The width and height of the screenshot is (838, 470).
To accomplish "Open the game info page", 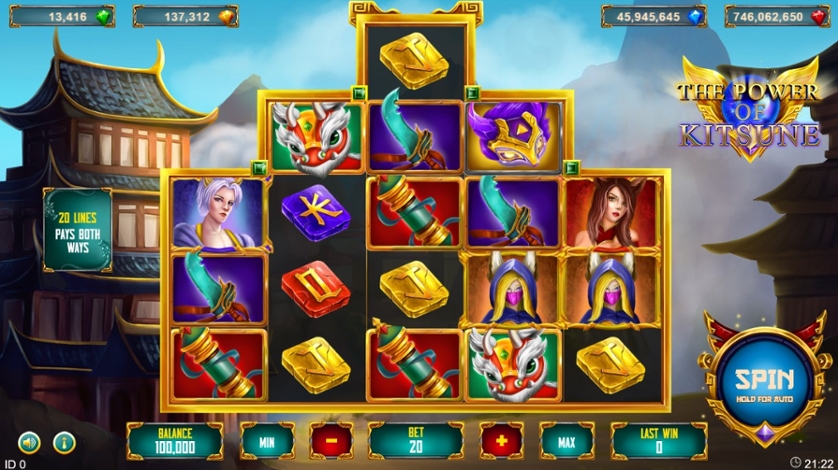I will point(64,441).
